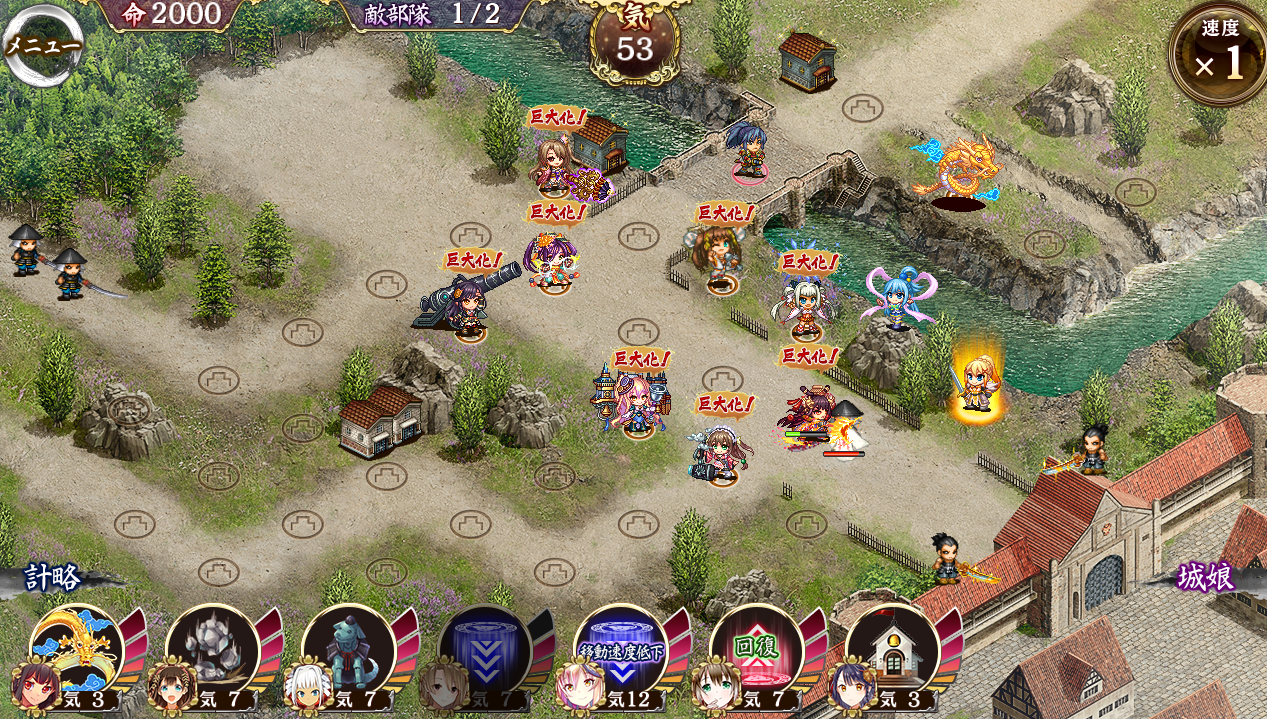The width and height of the screenshot is (1267, 723).
Task: Use the rock golem stratagem
Action: click(212, 651)
